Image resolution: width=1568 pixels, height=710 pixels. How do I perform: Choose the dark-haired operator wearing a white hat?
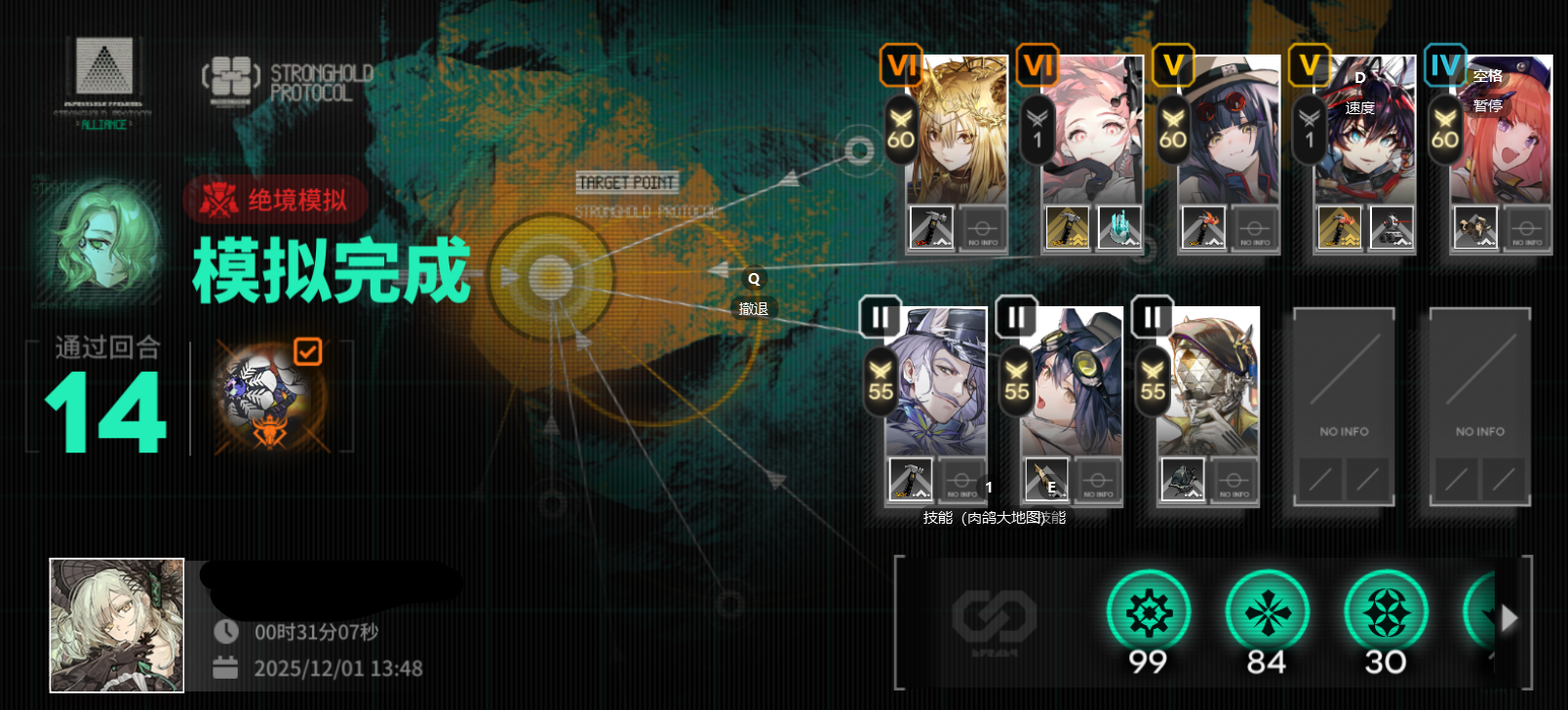click(x=1228, y=132)
